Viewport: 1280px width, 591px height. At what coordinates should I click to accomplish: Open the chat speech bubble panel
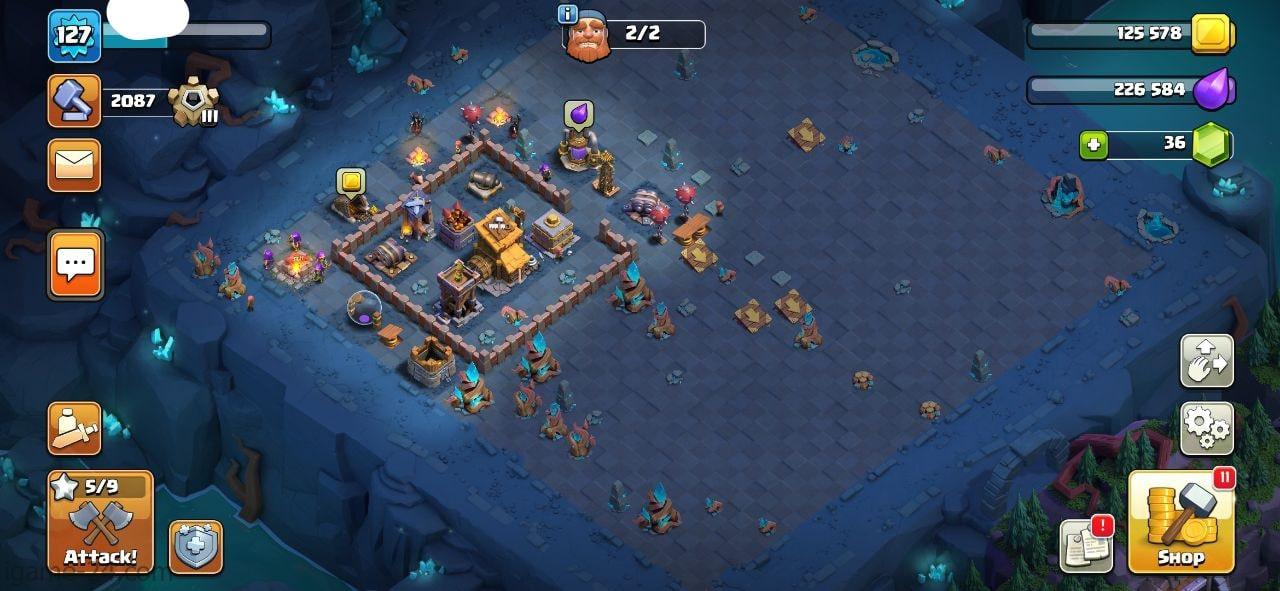pyautogui.click(x=75, y=265)
